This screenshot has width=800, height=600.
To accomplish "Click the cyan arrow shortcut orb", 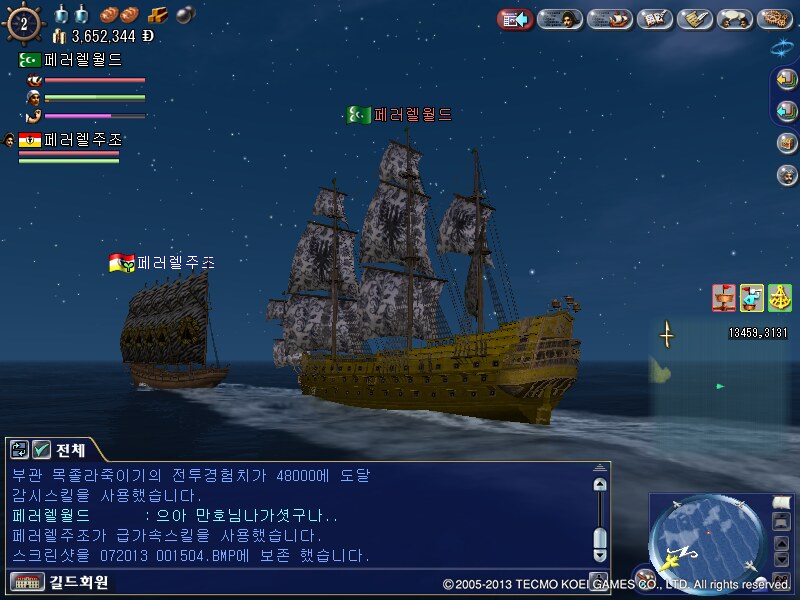I will point(787,111).
